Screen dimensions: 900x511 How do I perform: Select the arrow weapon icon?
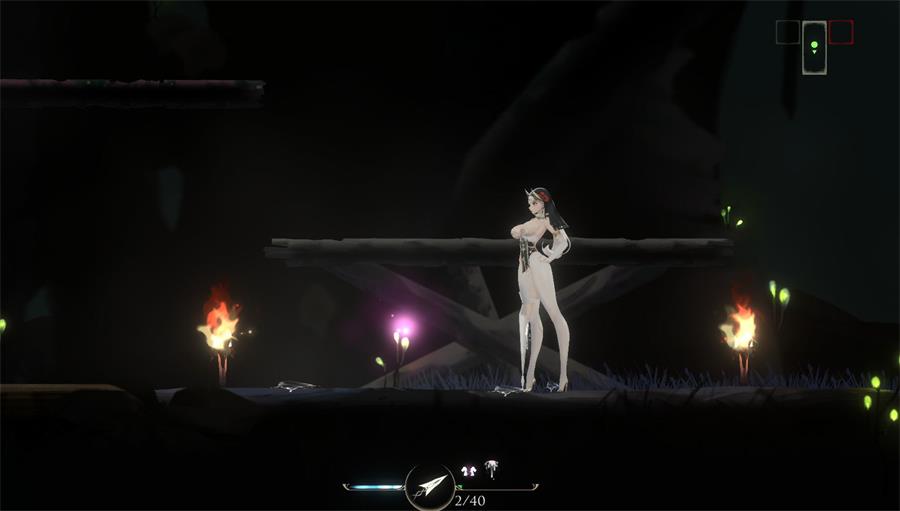430,487
